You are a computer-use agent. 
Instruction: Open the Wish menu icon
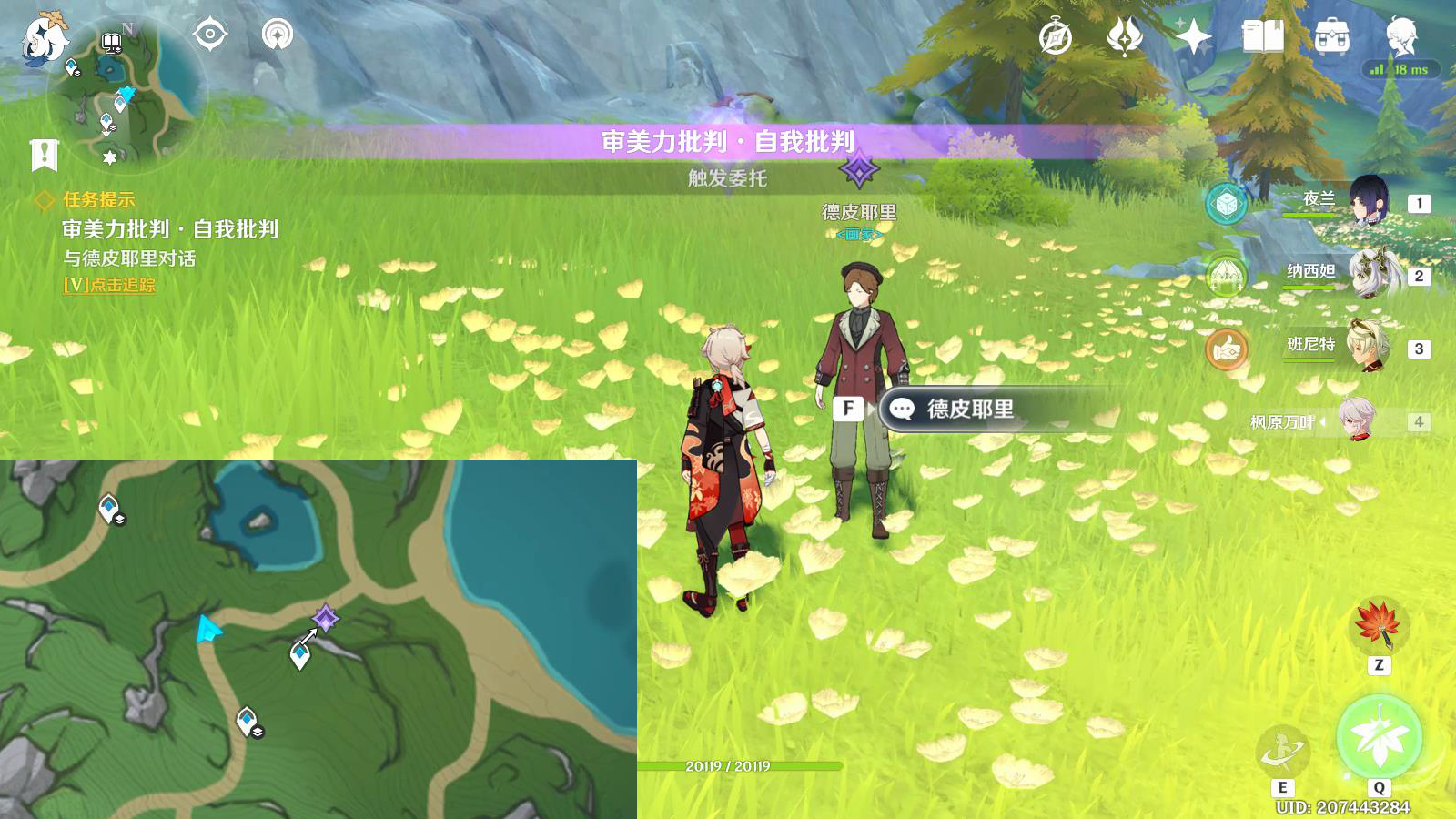(x=1125, y=38)
